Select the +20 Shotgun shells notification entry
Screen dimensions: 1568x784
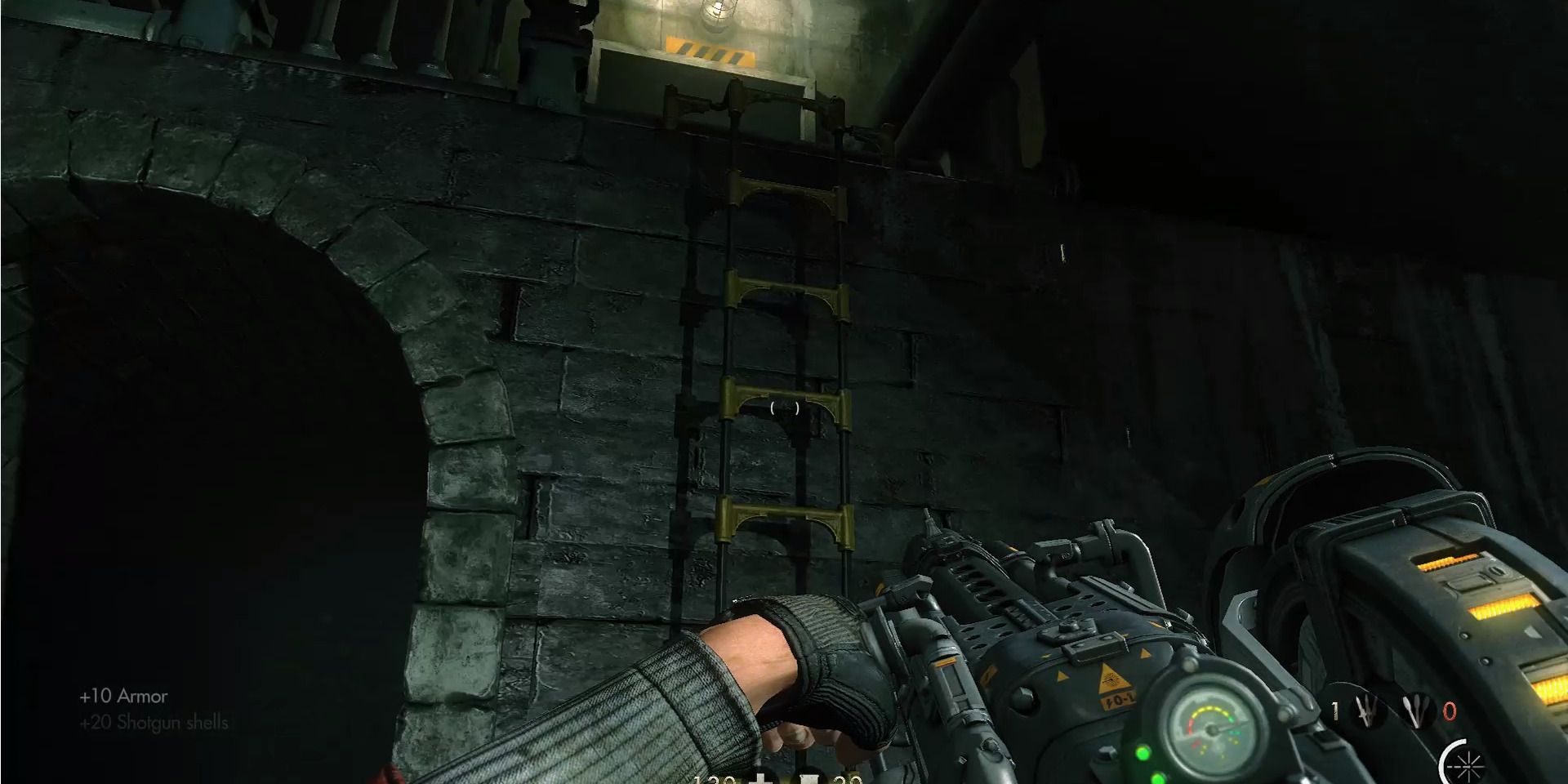(154, 723)
